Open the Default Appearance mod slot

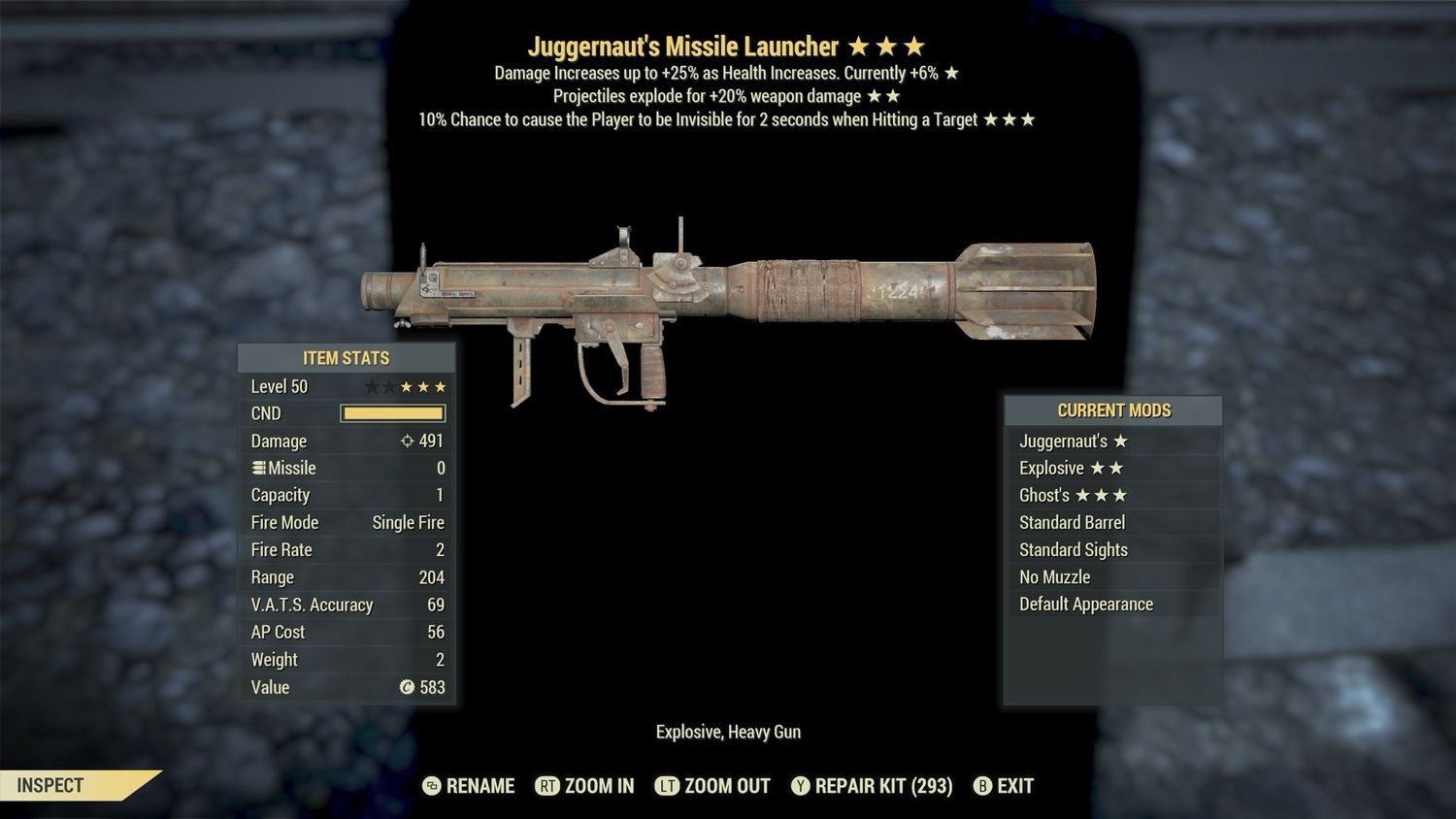coord(1085,604)
